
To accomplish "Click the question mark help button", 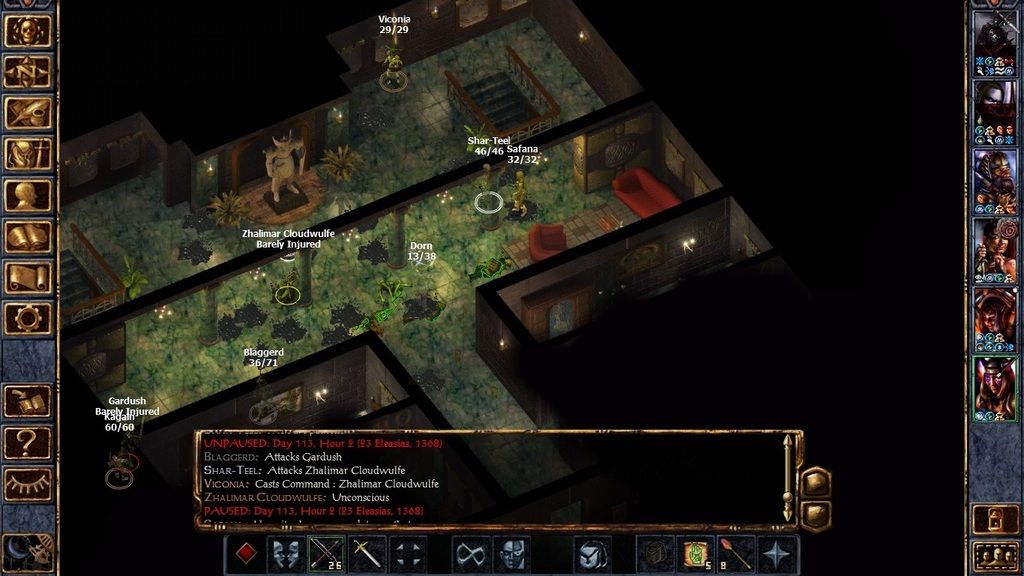I will pos(28,441).
